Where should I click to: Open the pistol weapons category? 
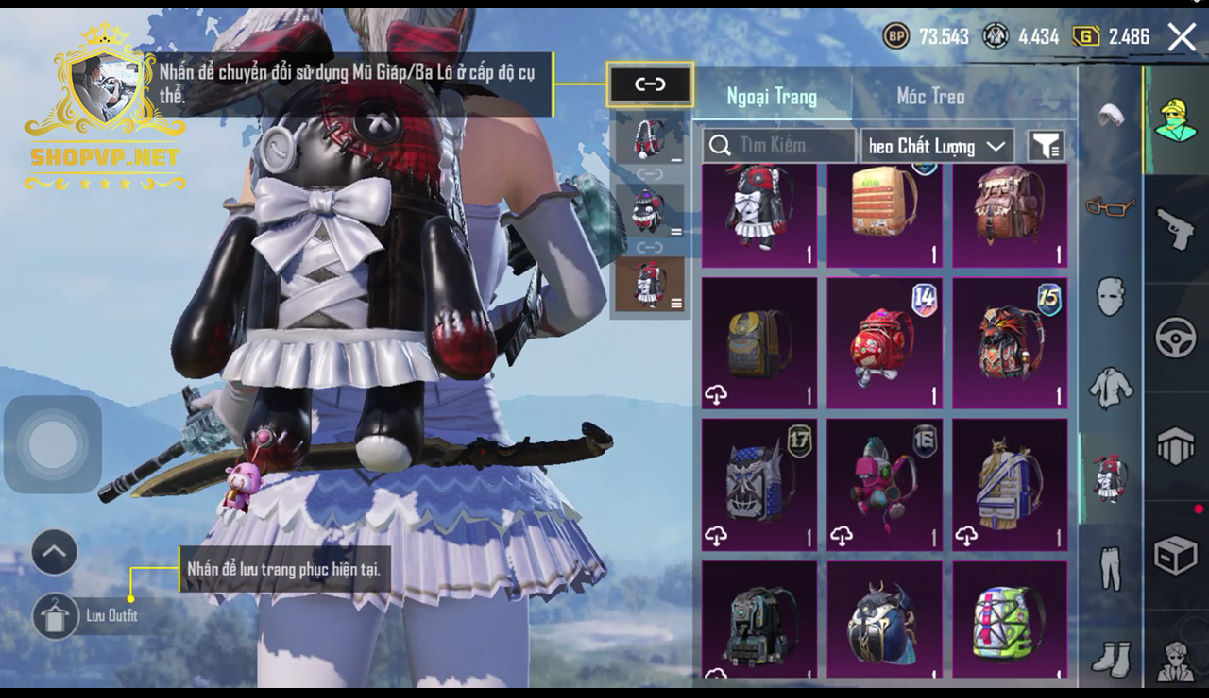(x=1176, y=229)
